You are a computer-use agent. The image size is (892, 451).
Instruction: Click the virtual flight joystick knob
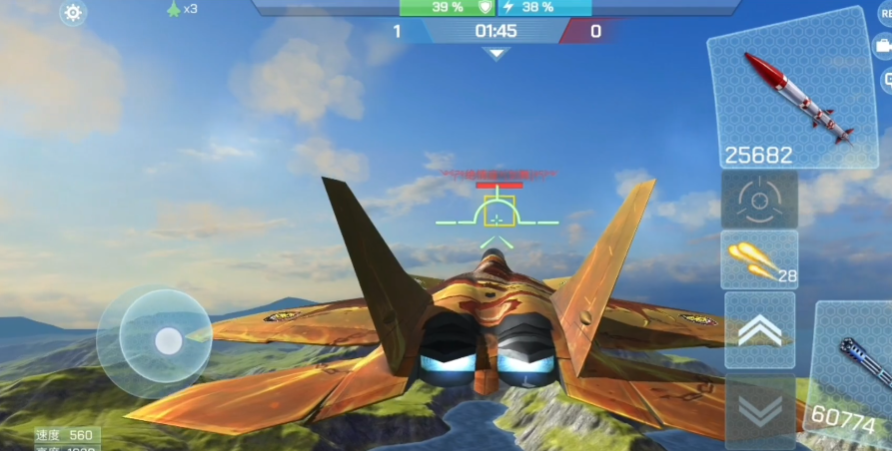[168, 342]
